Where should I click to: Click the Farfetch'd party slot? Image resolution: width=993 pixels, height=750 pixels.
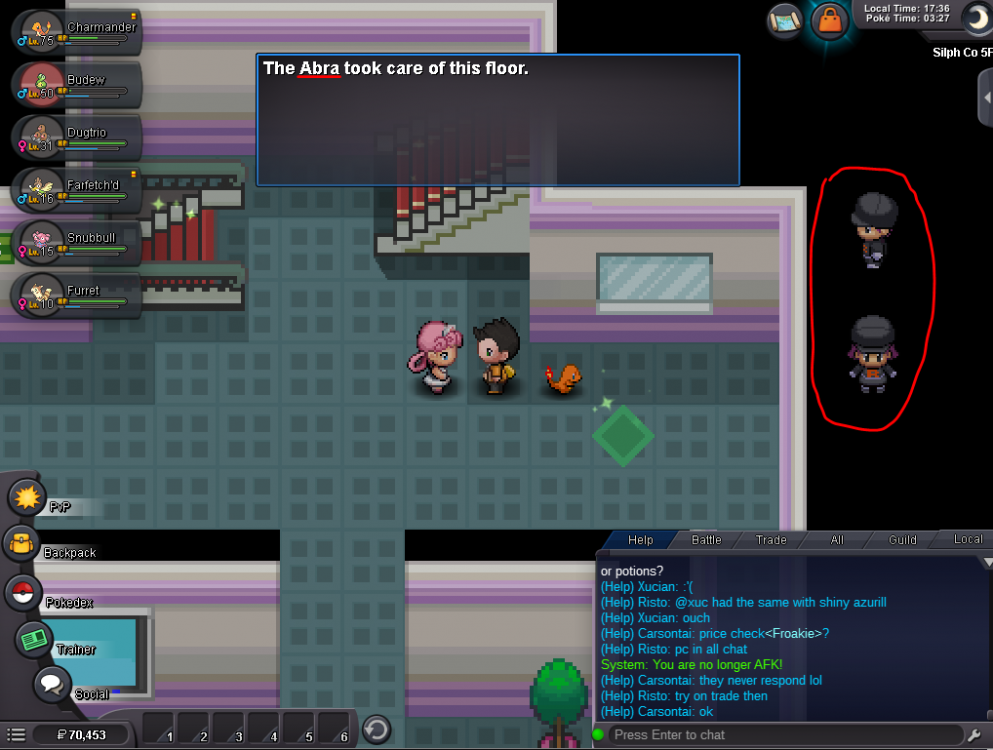pos(75,191)
